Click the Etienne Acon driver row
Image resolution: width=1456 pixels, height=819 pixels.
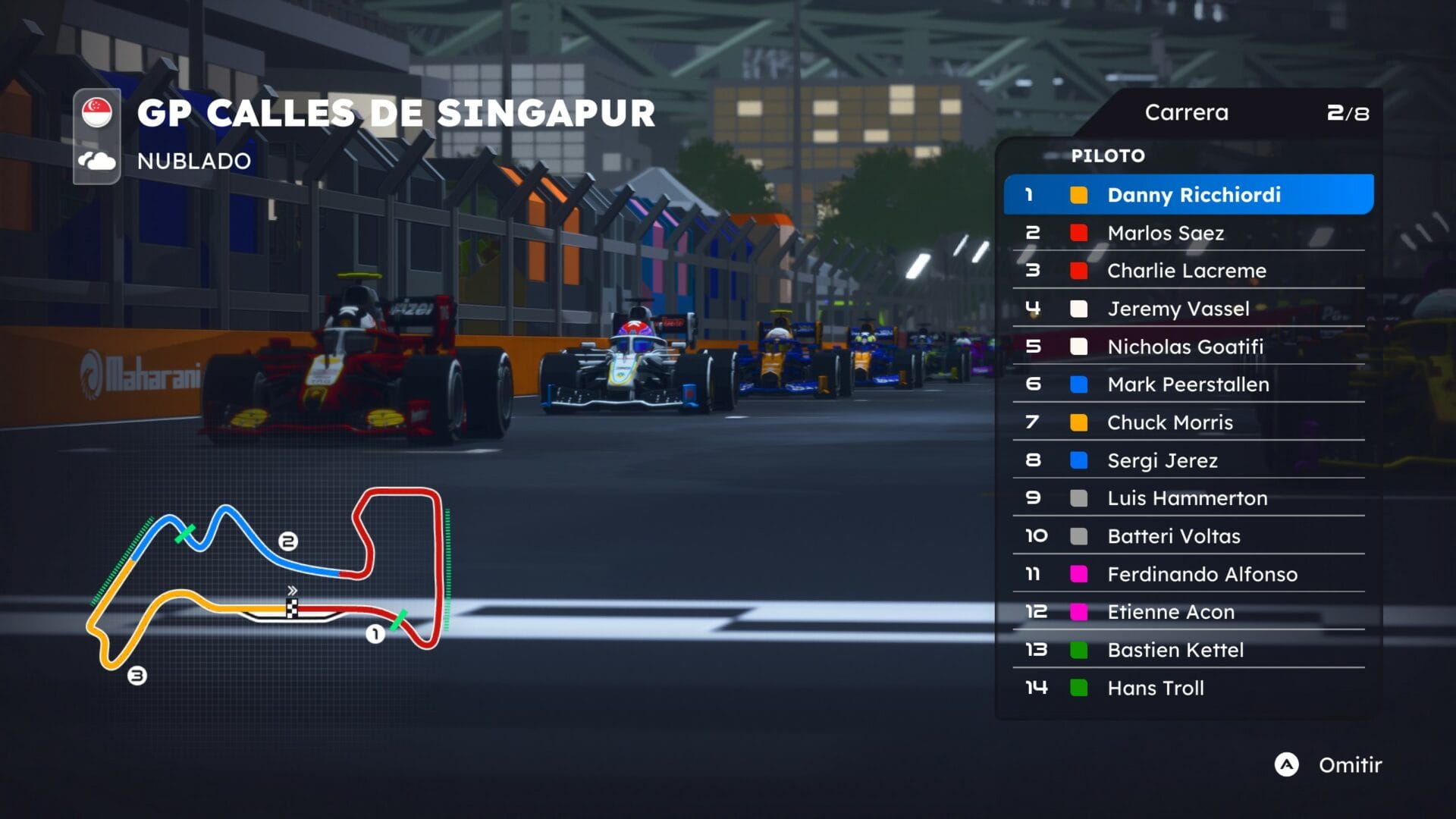1188,612
